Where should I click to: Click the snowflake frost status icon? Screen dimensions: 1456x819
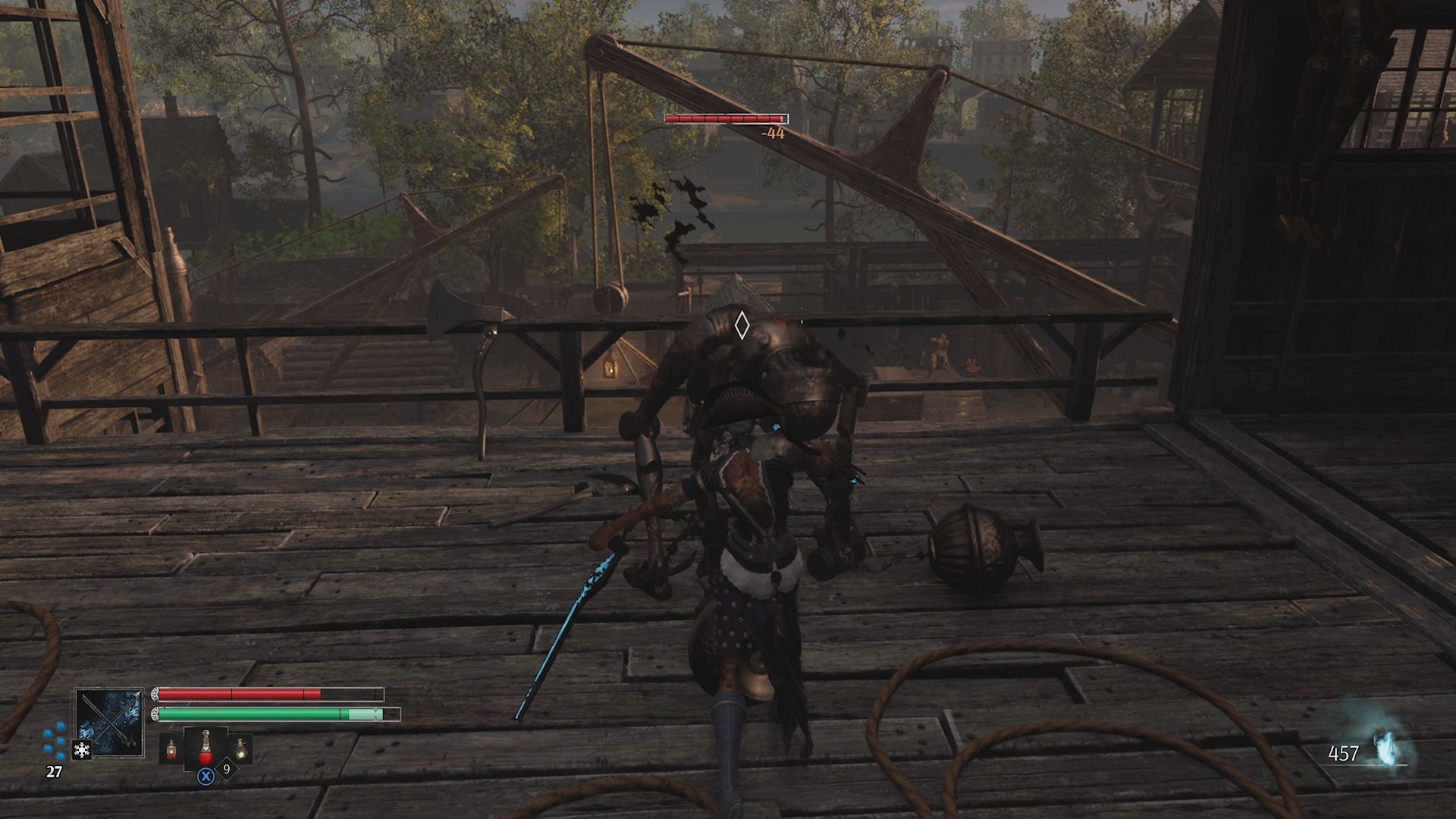tap(81, 750)
